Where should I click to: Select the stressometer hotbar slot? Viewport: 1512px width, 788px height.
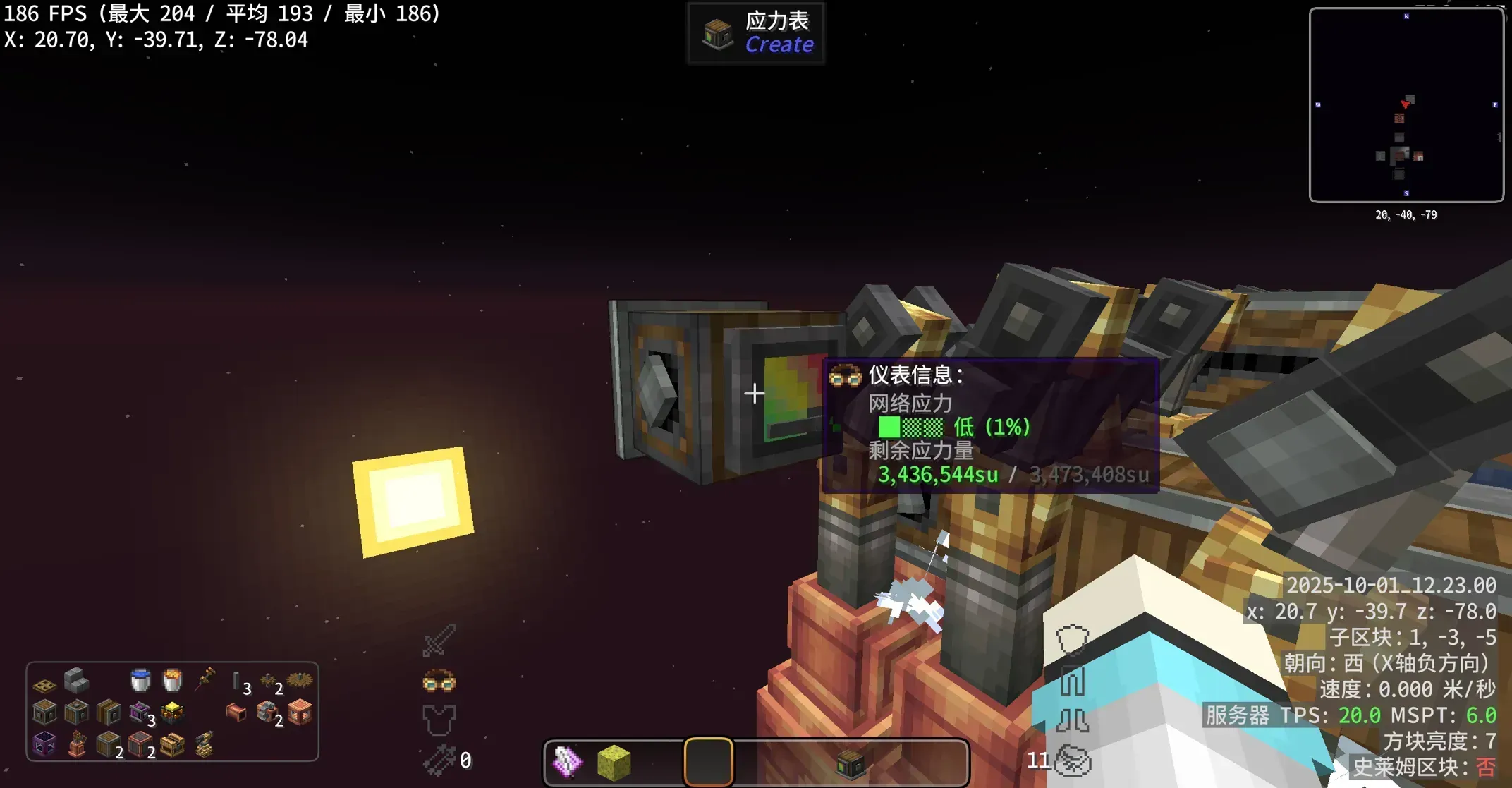point(850,763)
